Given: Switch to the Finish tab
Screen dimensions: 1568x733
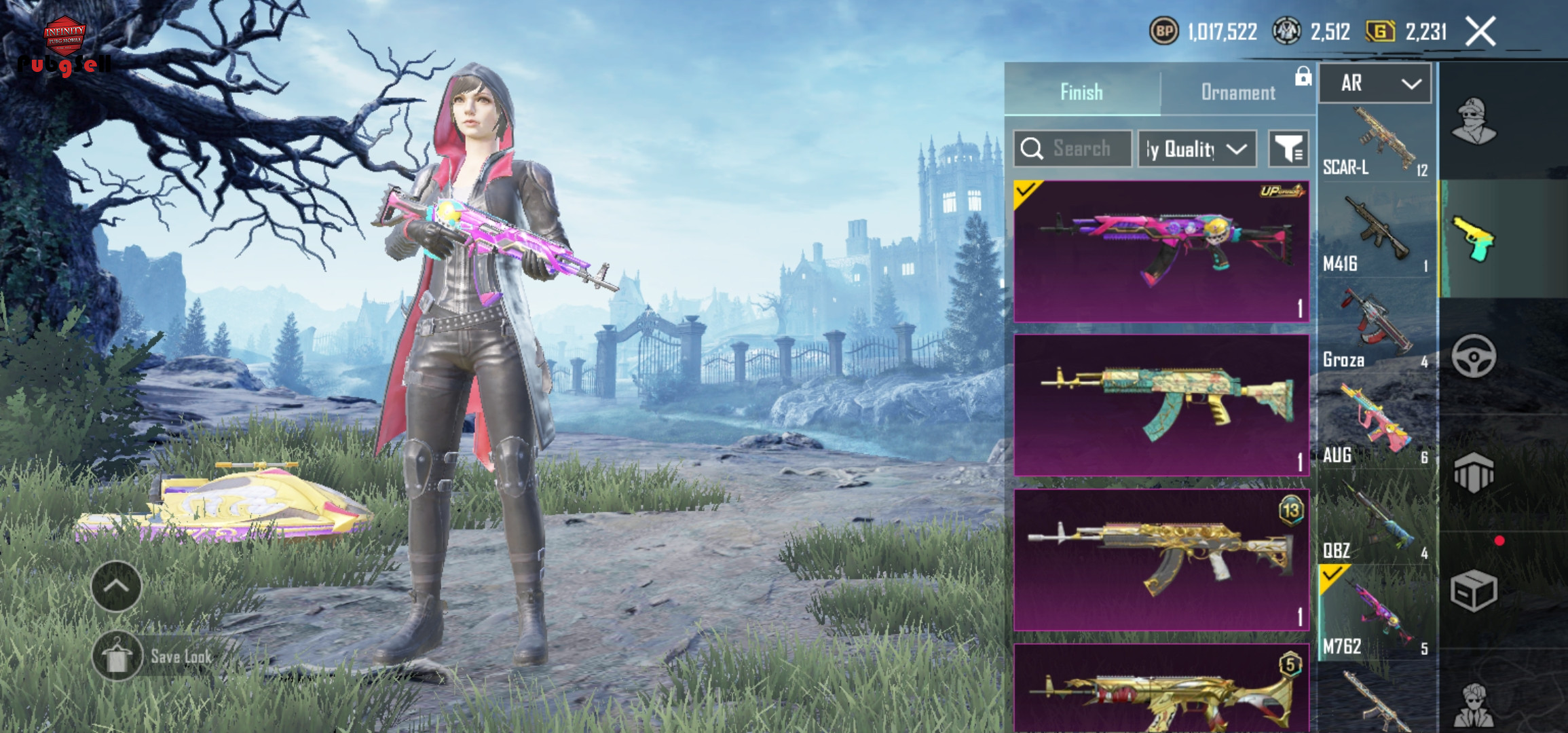Looking at the screenshot, I should [1082, 92].
